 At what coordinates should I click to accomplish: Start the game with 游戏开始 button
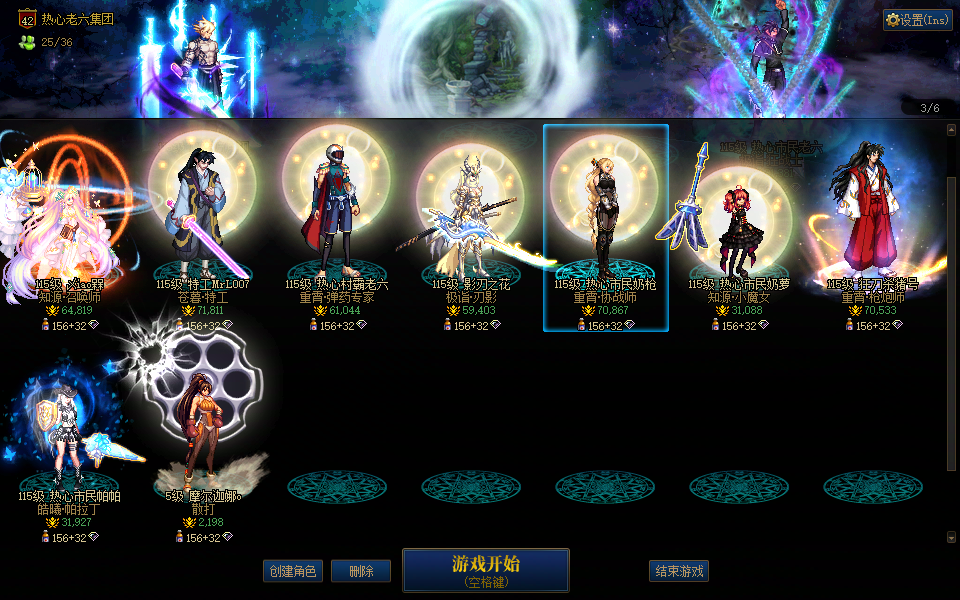click(x=485, y=569)
